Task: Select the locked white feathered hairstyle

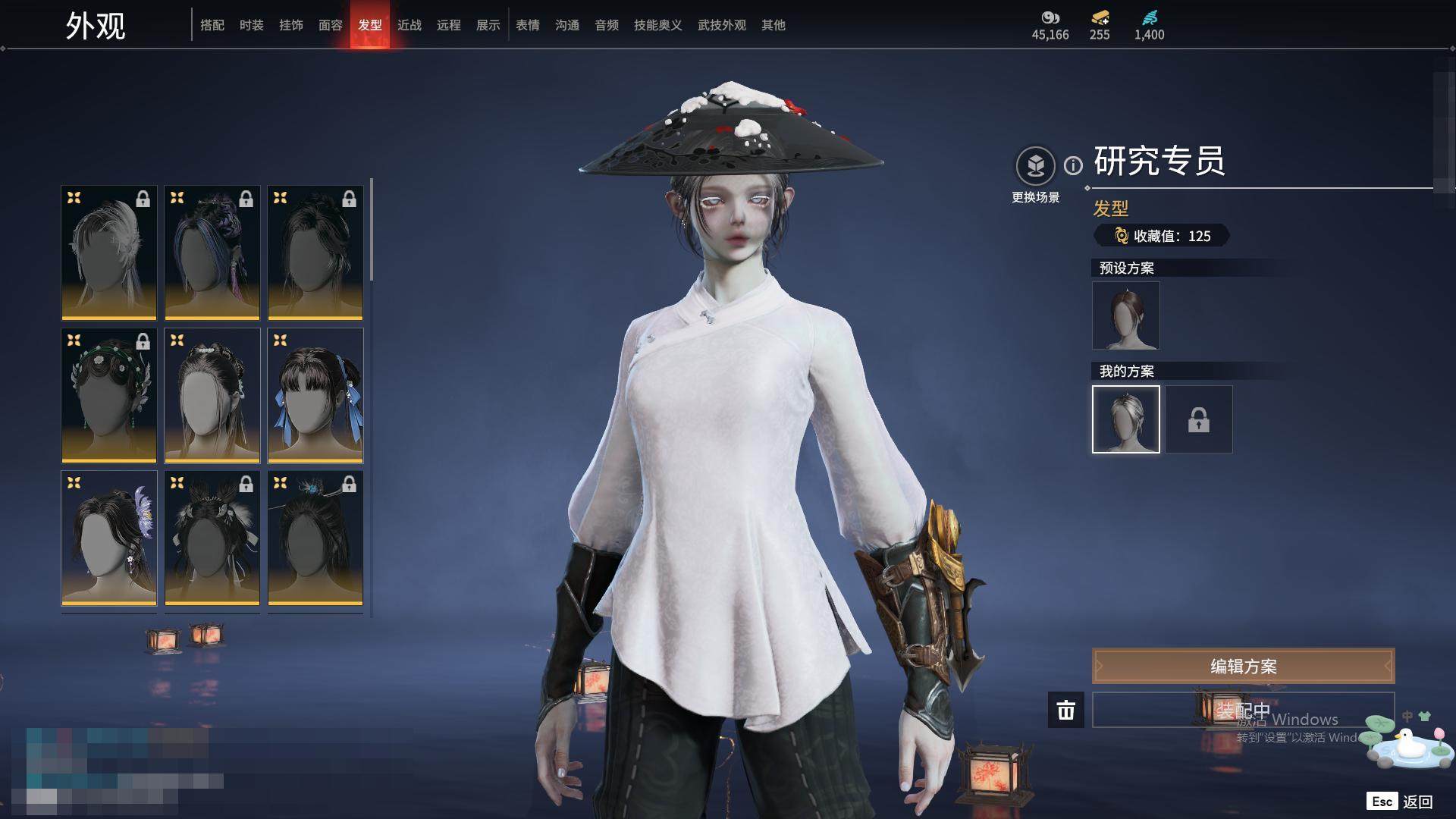Action: tap(109, 253)
